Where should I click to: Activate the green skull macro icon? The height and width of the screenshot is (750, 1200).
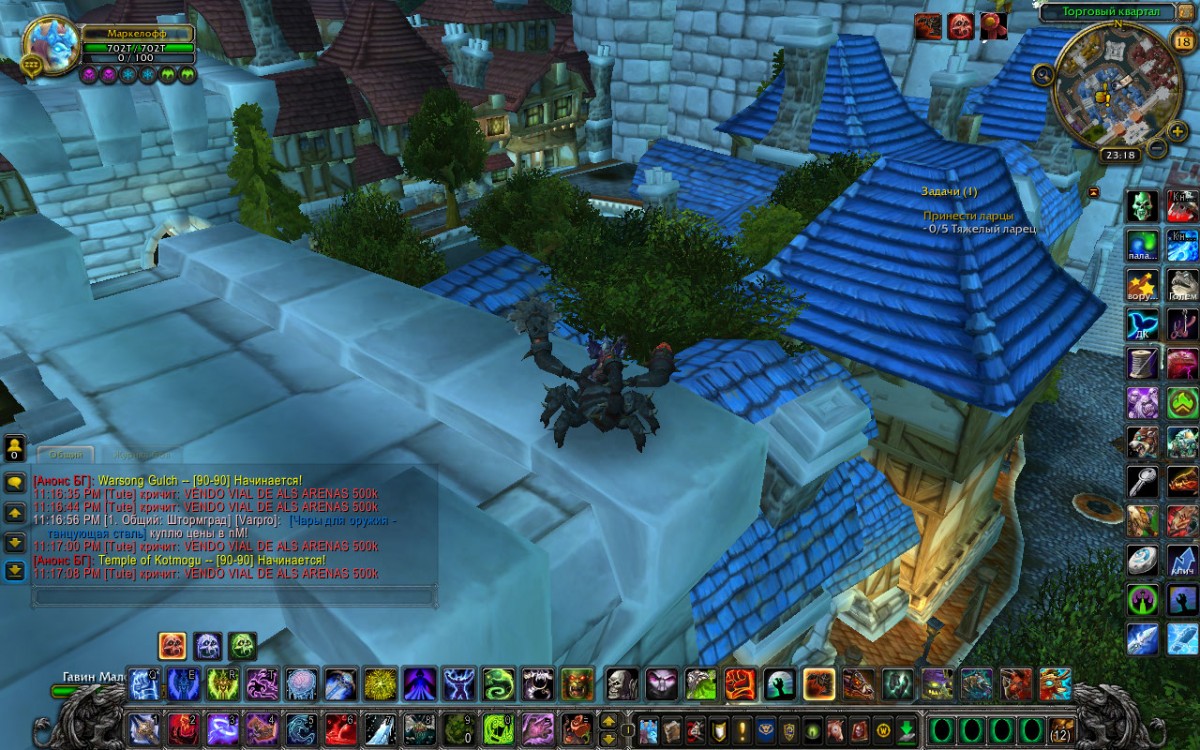click(1142, 205)
